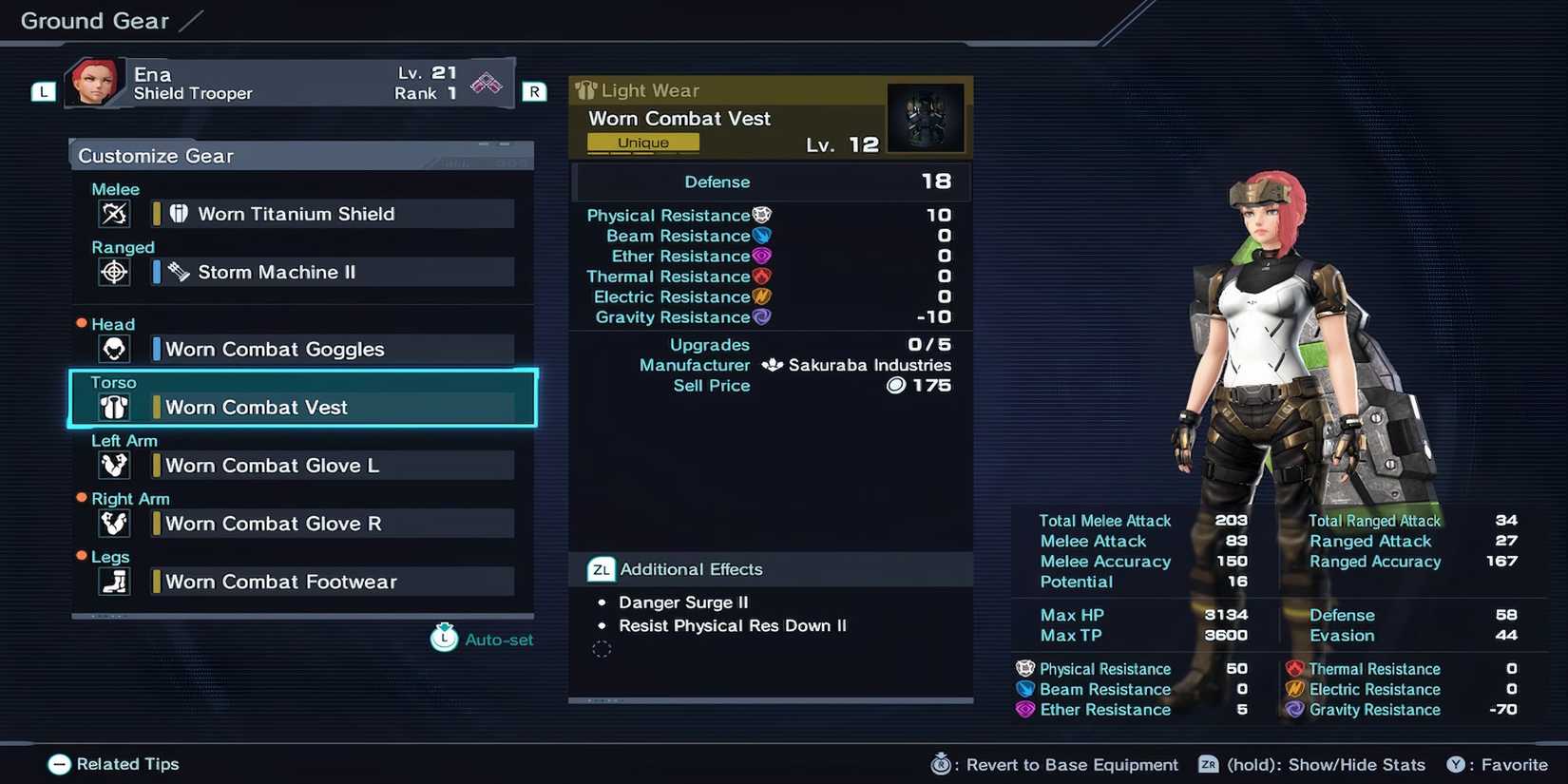Select the Head gear slot icon
Image resolution: width=1568 pixels, height=784 pixels.
[x=114, y=349]
